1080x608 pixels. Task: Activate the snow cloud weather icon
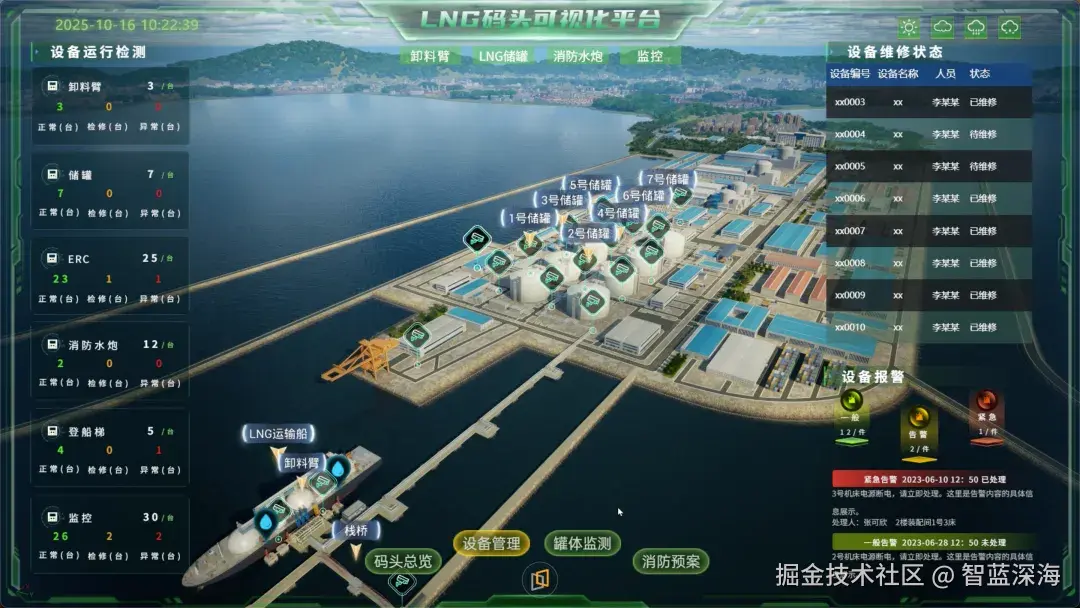pos(1010,28)
